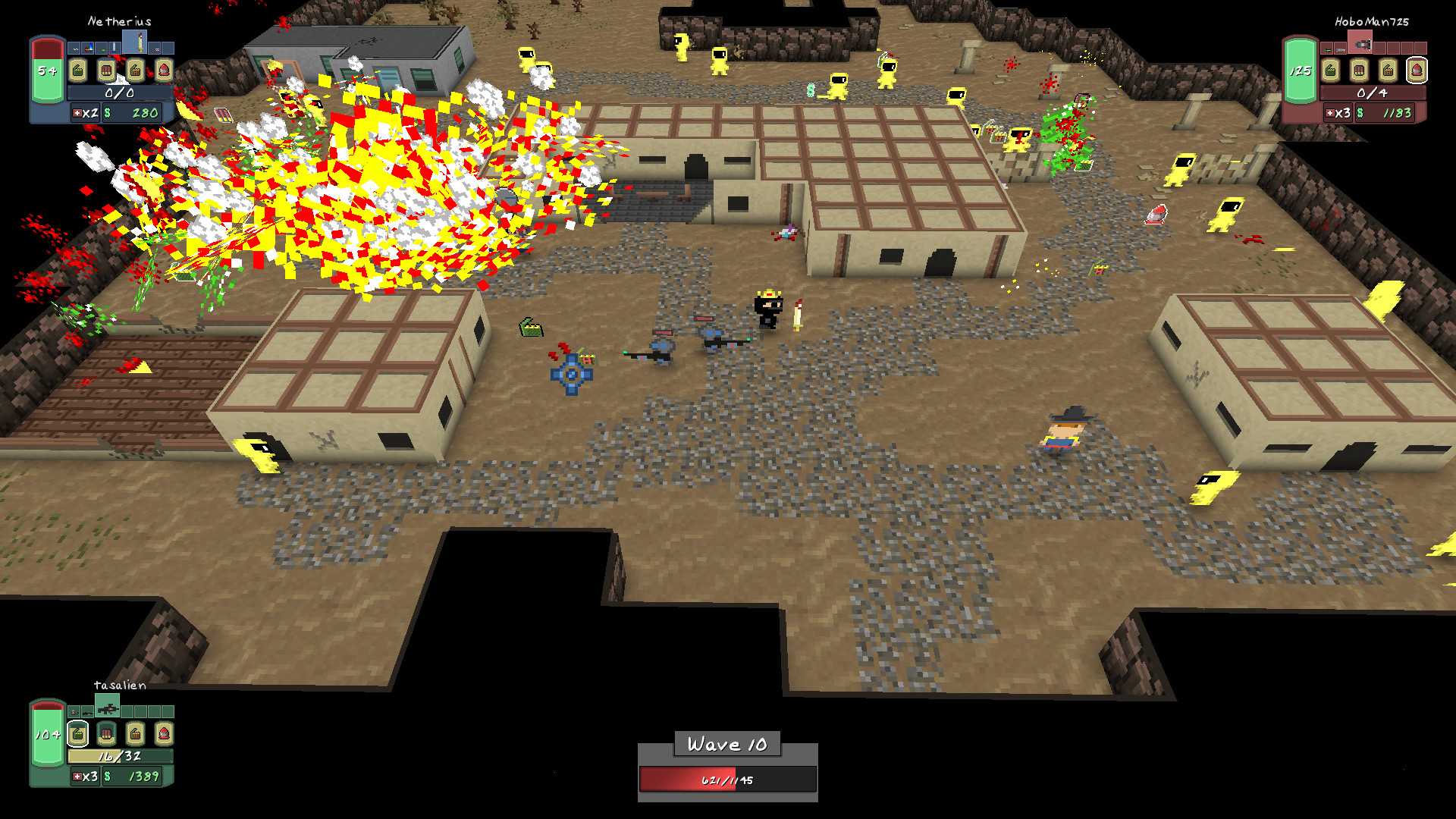Select tasalien's outlined green ammo box icon
1456x819 pixels.
click(78, 733)
